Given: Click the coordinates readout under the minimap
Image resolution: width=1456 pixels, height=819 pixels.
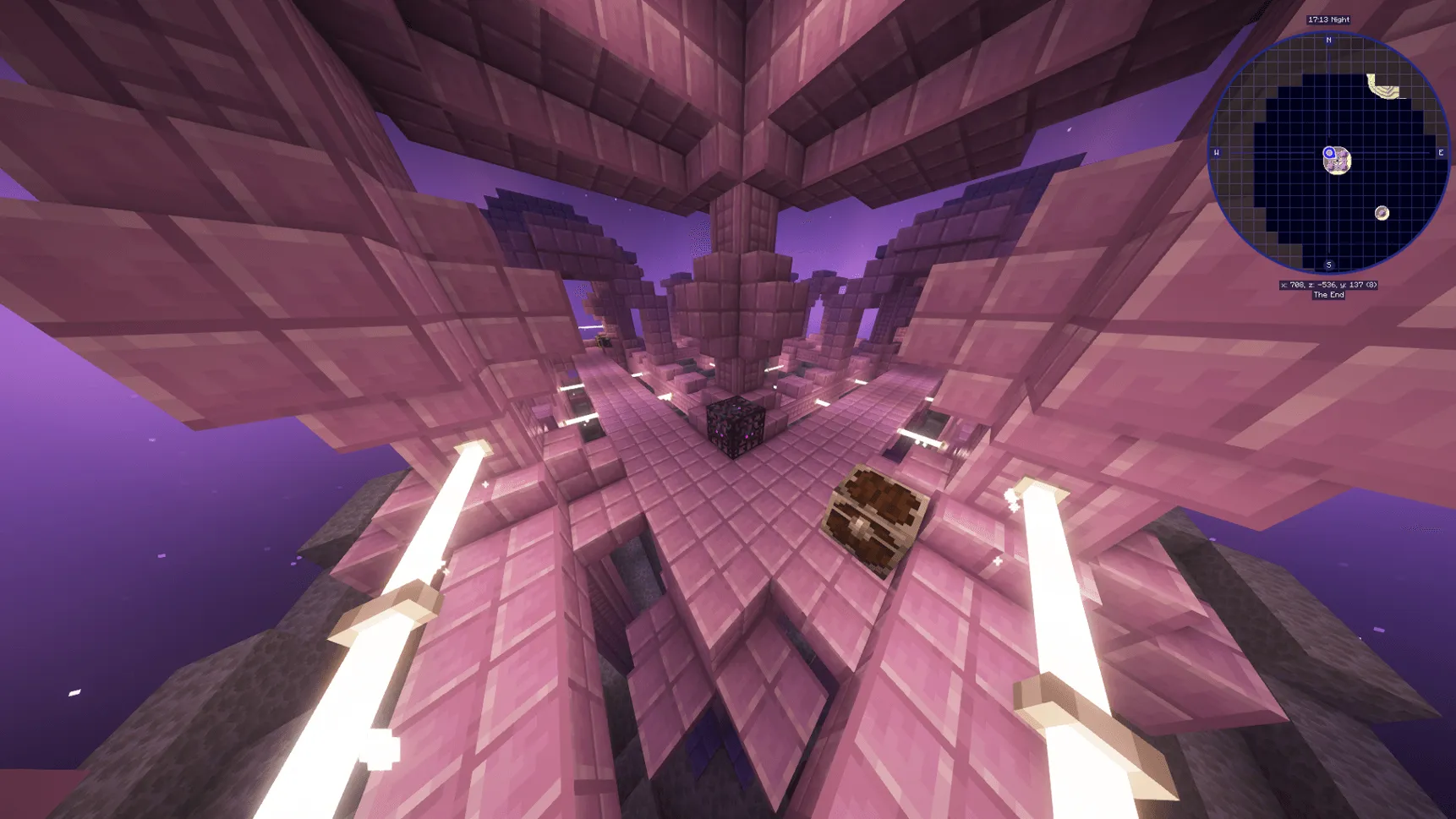Looking at the screenshot, I should tap(1329, 285).
